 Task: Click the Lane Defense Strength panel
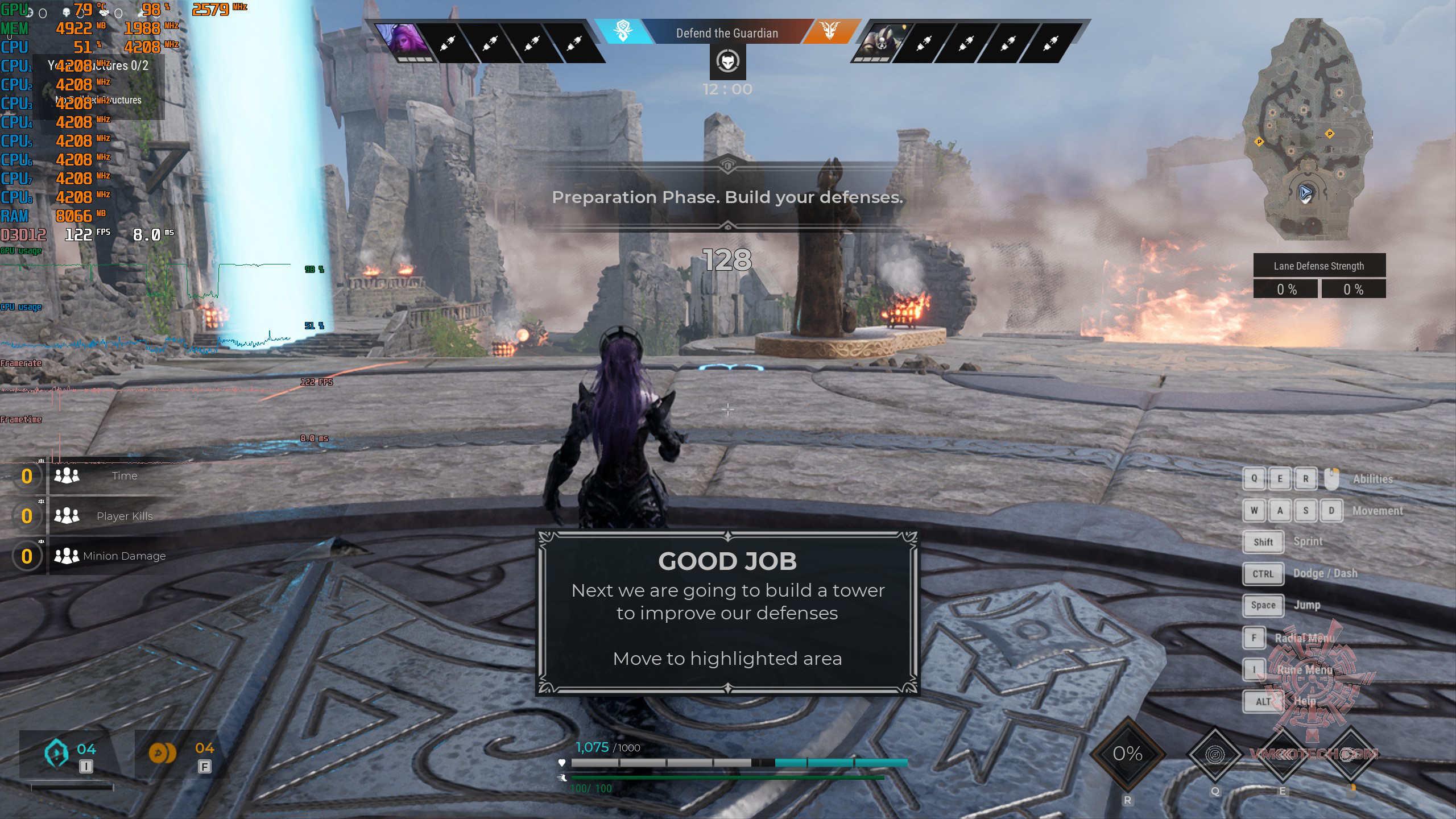pyautogui.click(x=1319, y=276)
